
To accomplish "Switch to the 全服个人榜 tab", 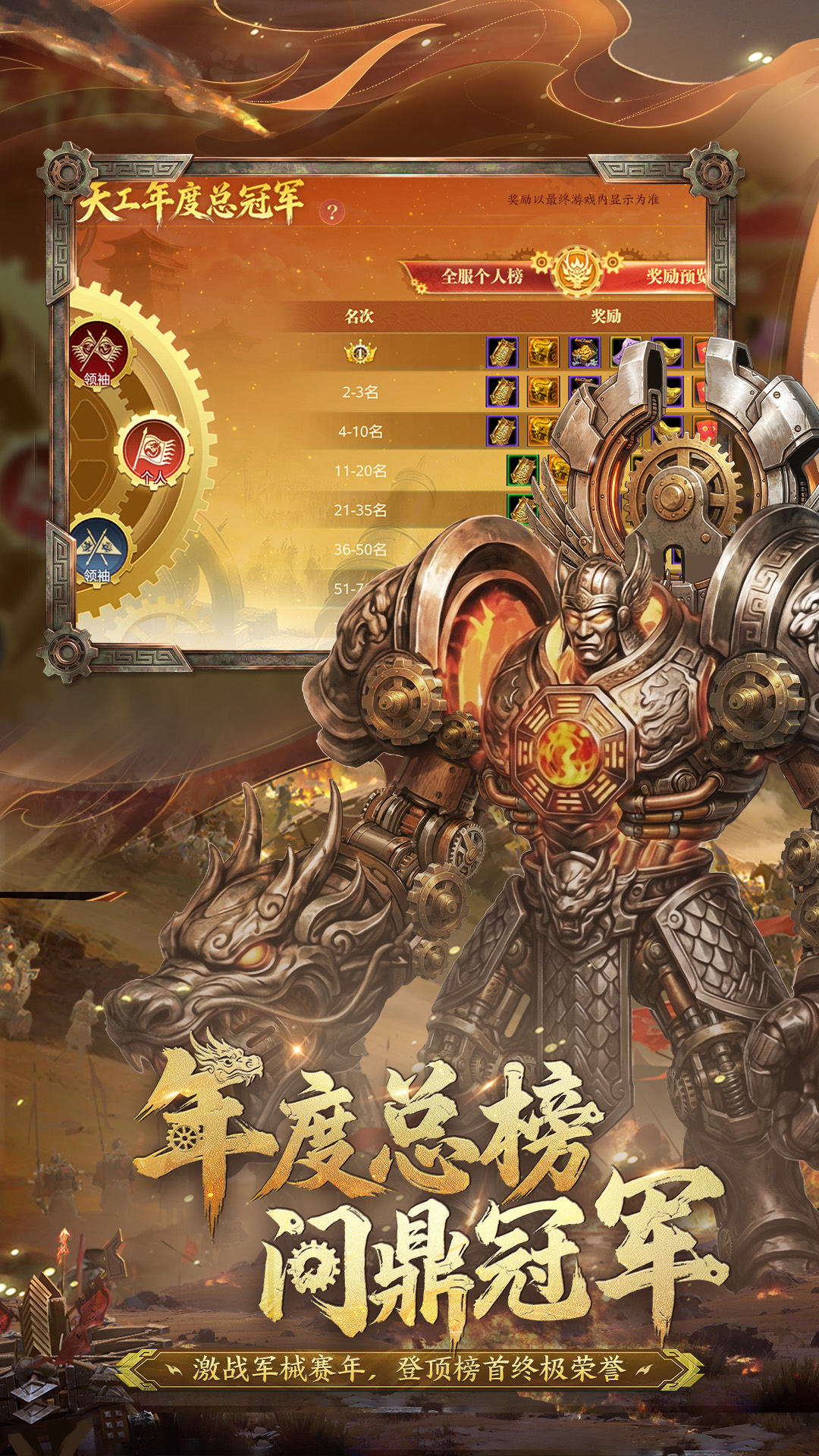I will [482, 276].
